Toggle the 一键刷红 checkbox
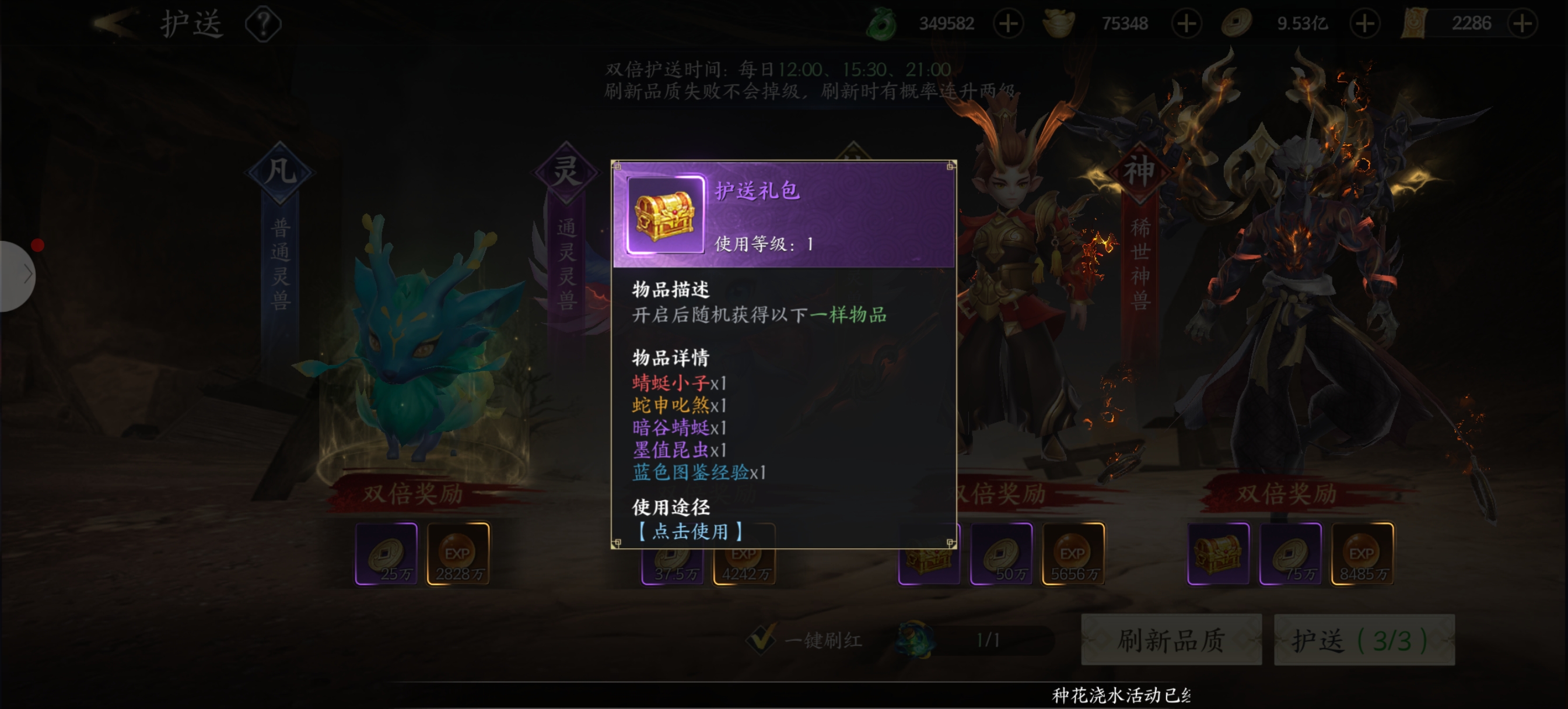1568x709 pixels. (x=761, y=639)
